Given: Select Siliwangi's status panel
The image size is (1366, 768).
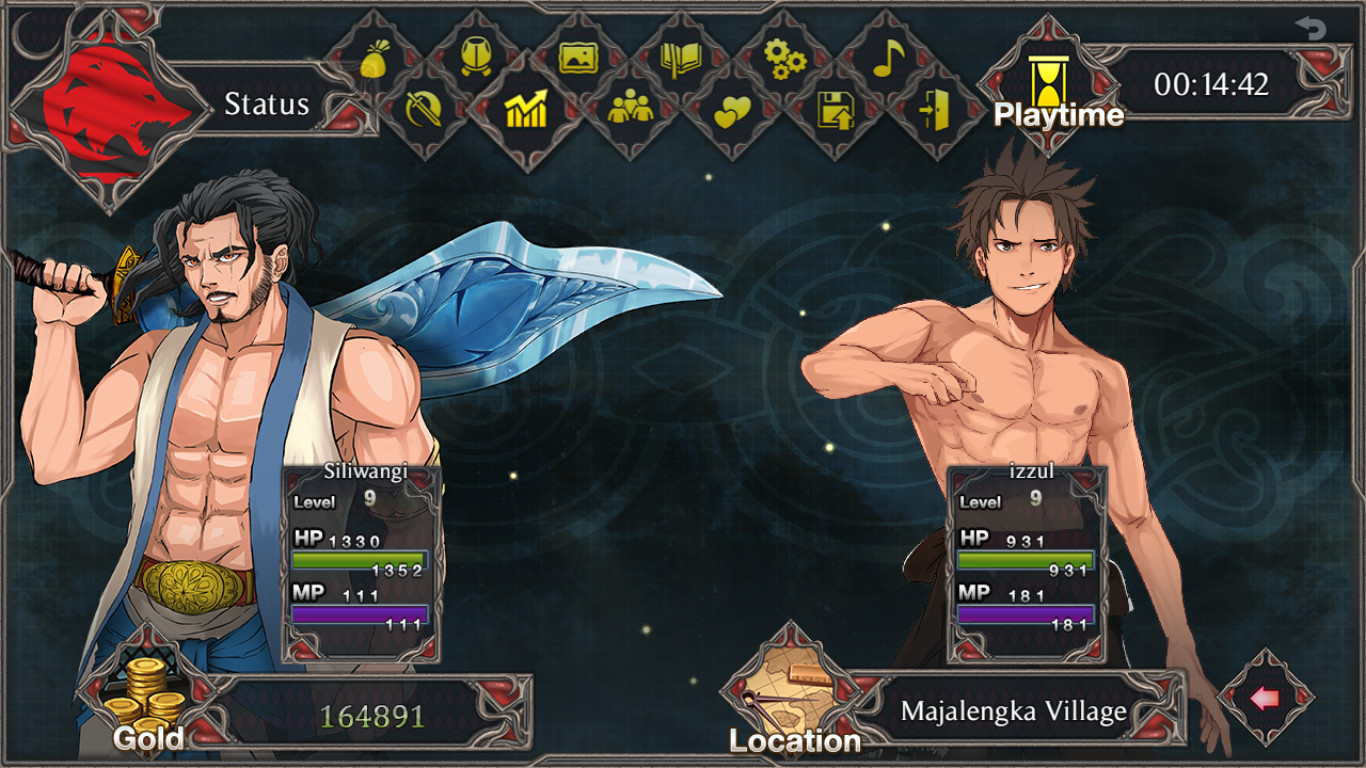Looking at the screenshot, I should 362,563.
